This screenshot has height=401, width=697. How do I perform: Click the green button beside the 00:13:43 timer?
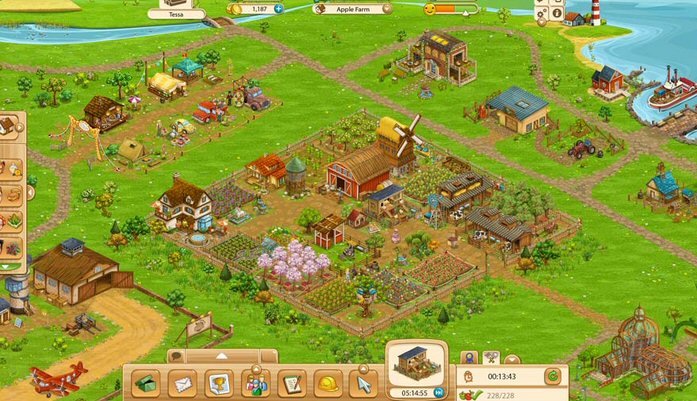click(x=551, y=376)
